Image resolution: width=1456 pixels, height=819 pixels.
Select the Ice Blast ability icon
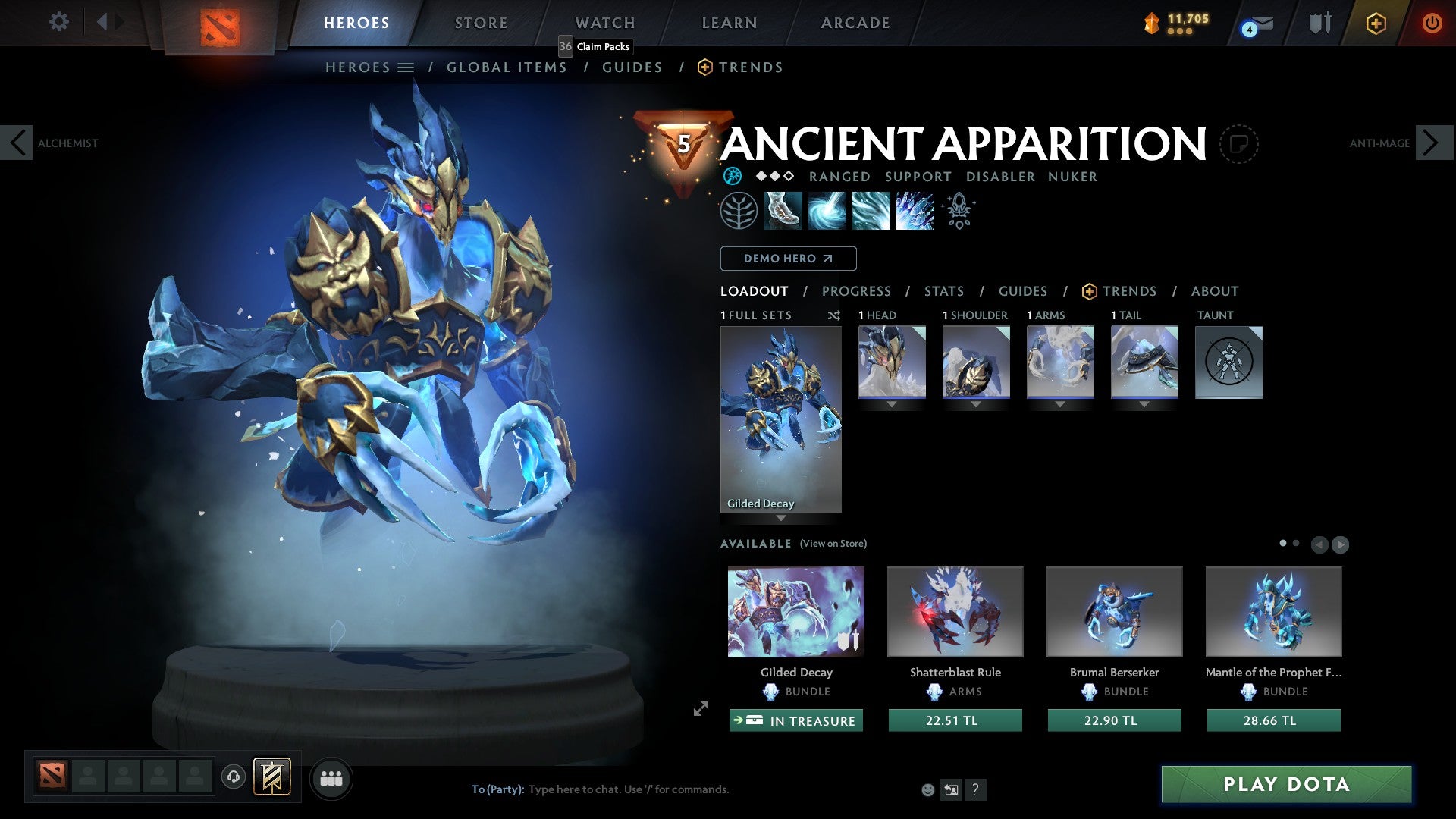(914, 210)
